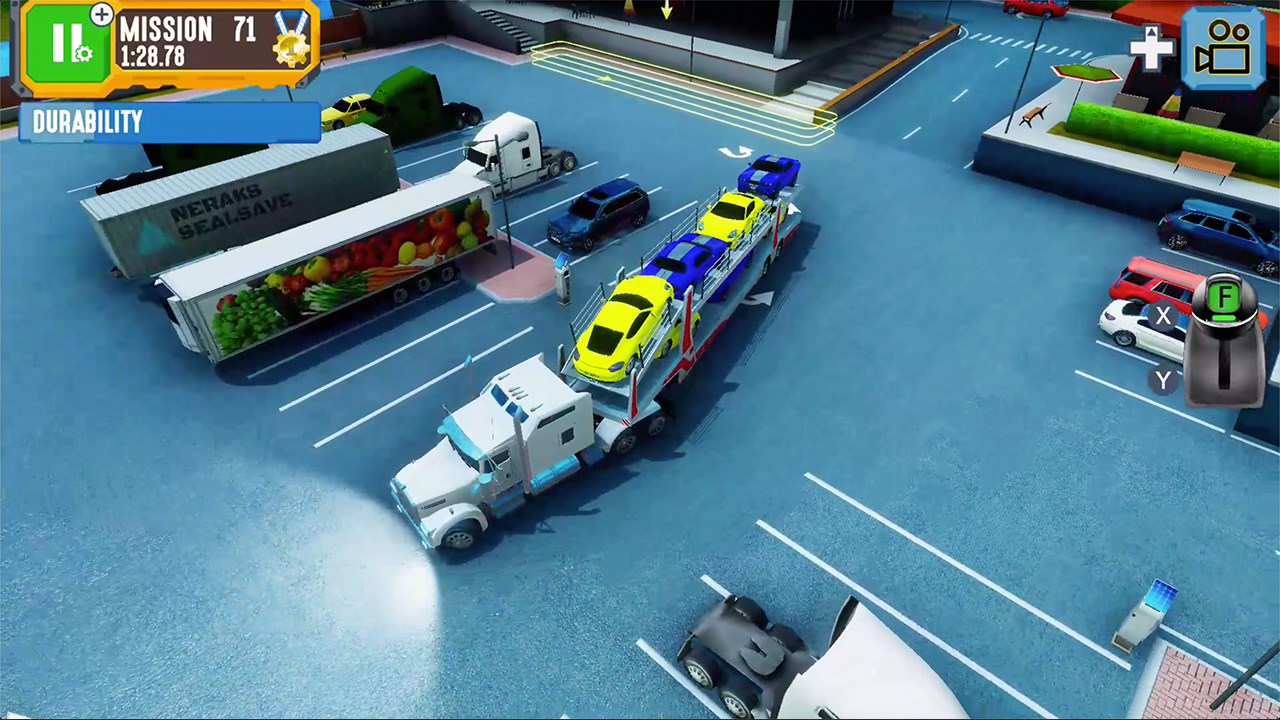The image size is (1280, 720).
Task: Switch camera view using the video camera icon
Action: coord(1224,46)
